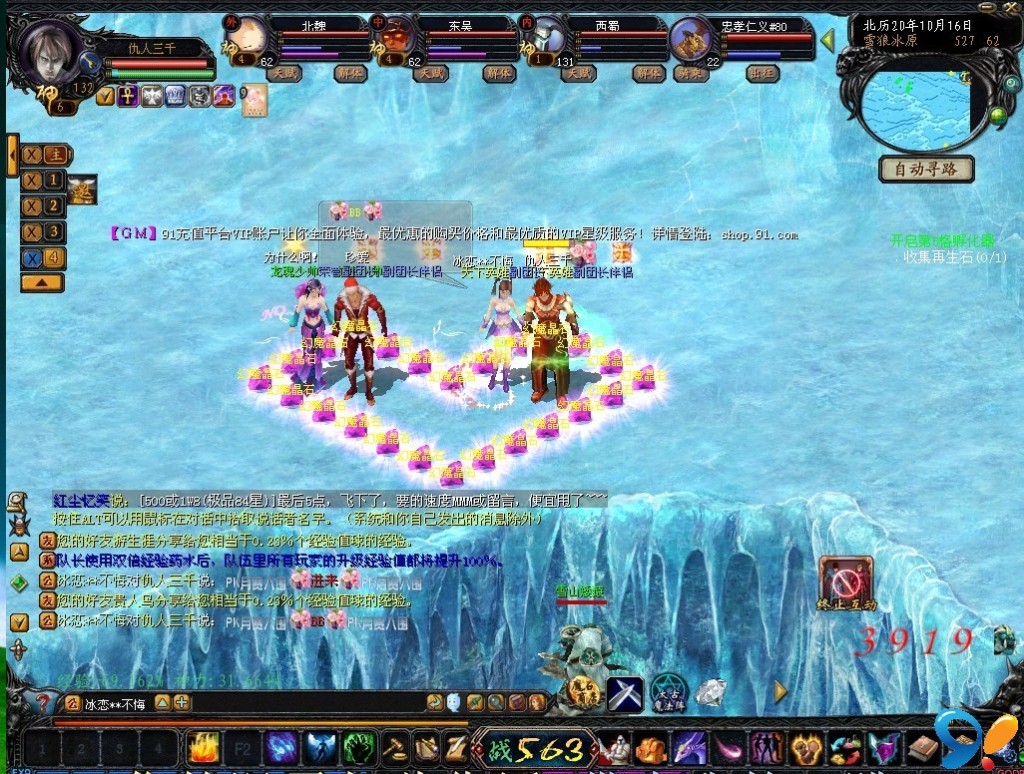Image resolution: width=1024 pixels, height=774 pixels.
Task: Click the 自动寻路 auto-pathfinding button
Action: click(926, 169)
